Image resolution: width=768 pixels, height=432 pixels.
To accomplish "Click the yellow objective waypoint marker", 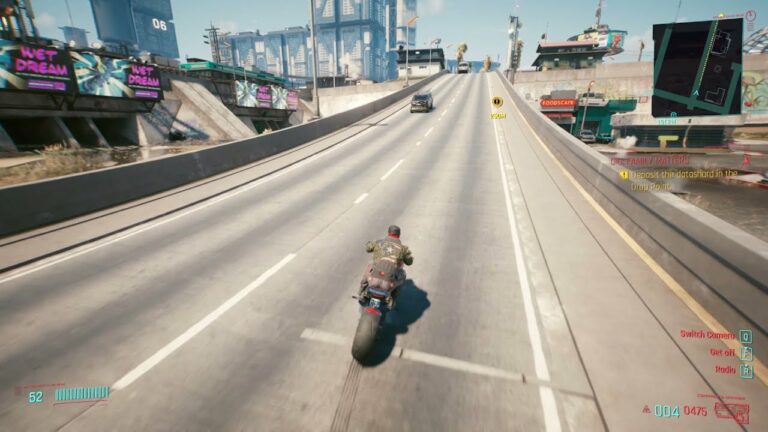I will pos(497,102).
